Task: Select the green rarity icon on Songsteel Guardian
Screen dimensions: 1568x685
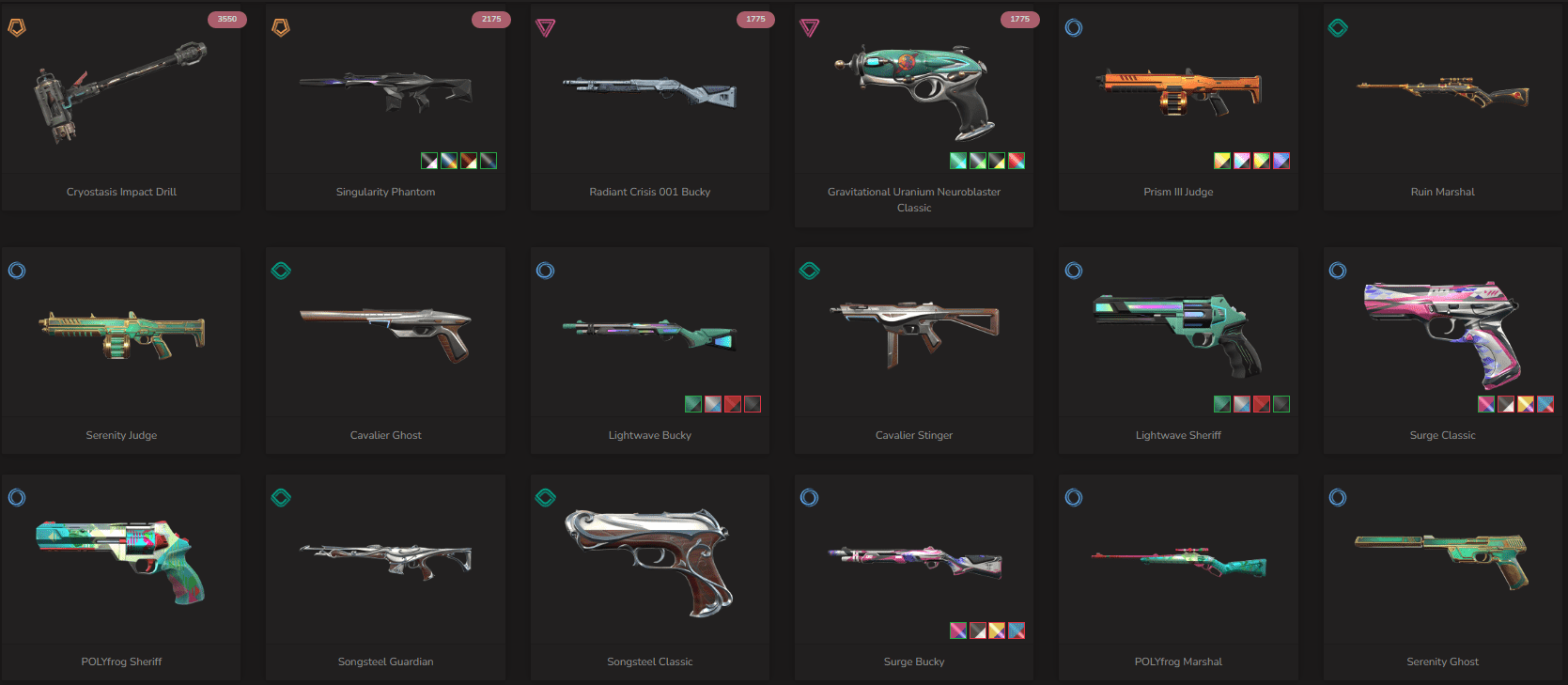Action: click(x=280, y=497)
